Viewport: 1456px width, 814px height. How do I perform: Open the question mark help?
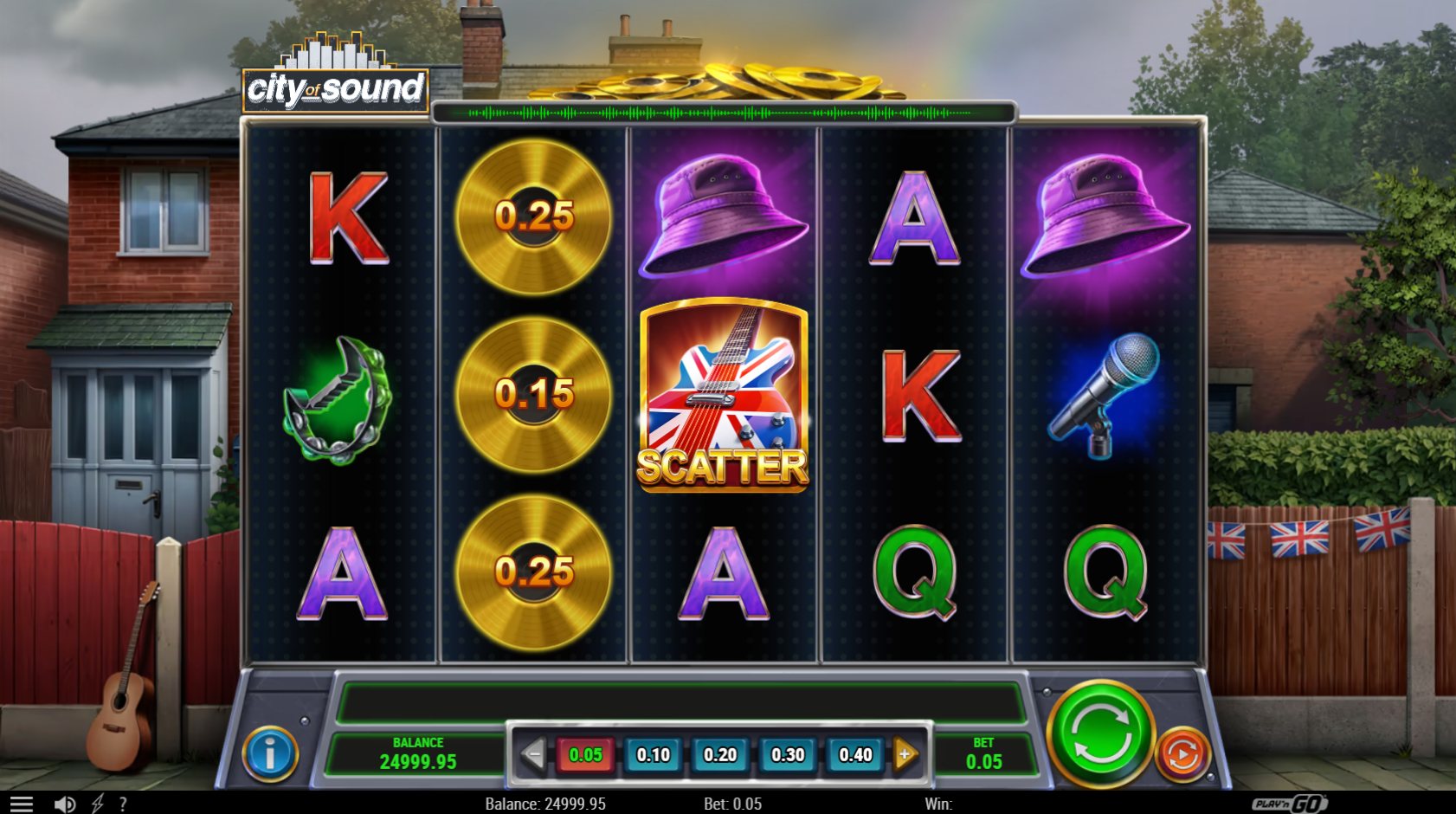coord(123,804)
